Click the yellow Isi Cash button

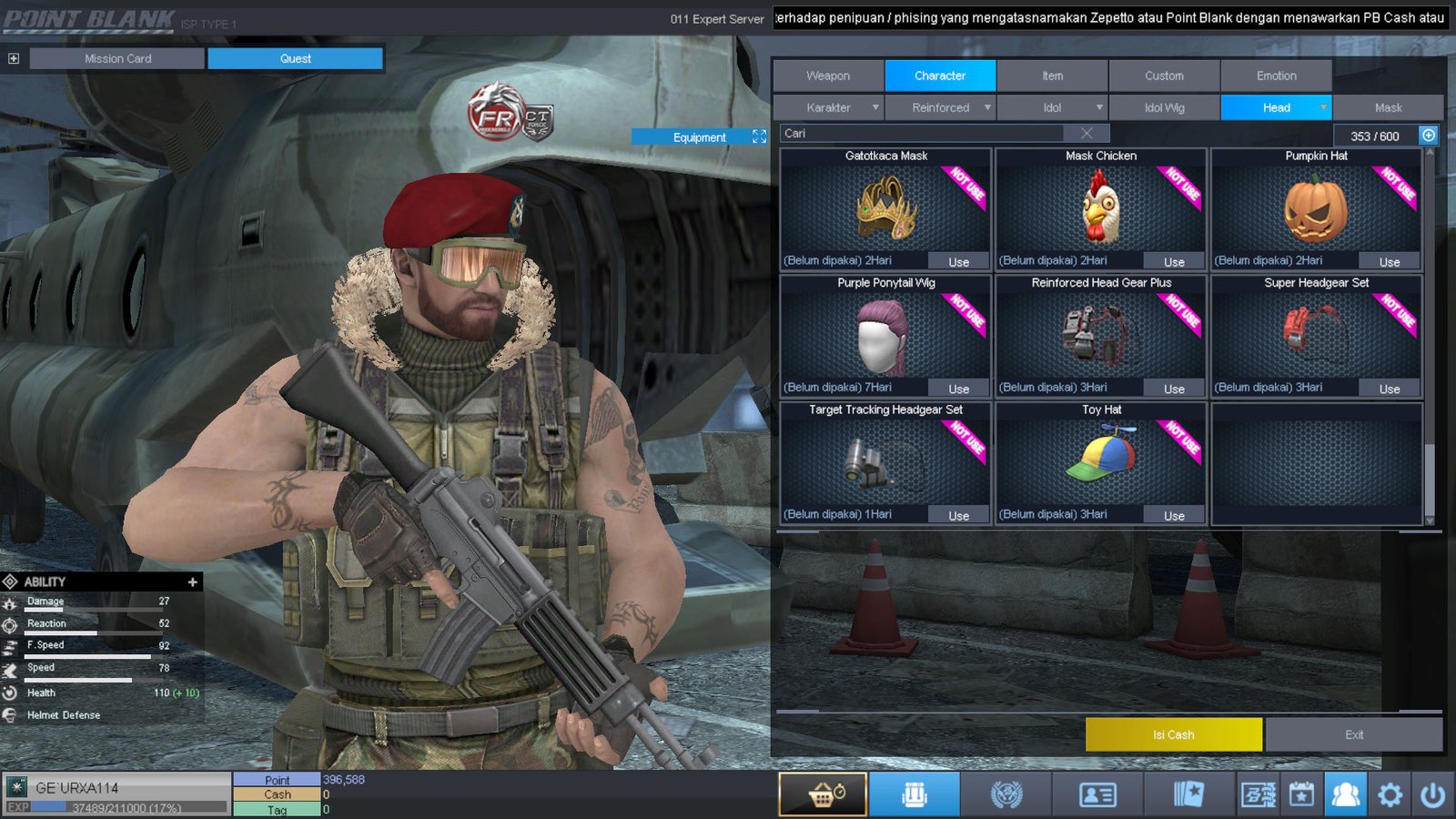(1173, 734)
